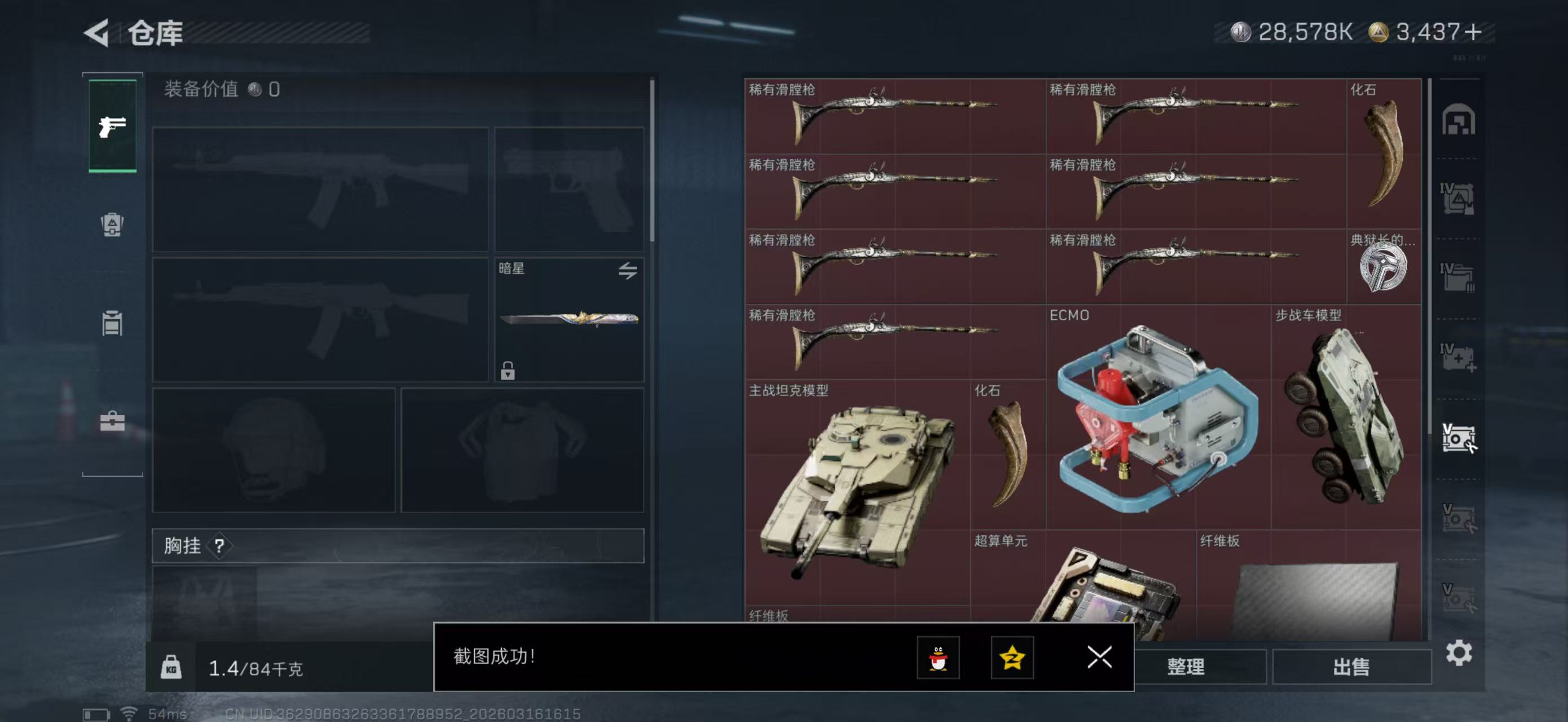1568x722 pixels.
Task: Dismiss the 截图成功 notification with the X
Action: click(x=1099, y=658)
